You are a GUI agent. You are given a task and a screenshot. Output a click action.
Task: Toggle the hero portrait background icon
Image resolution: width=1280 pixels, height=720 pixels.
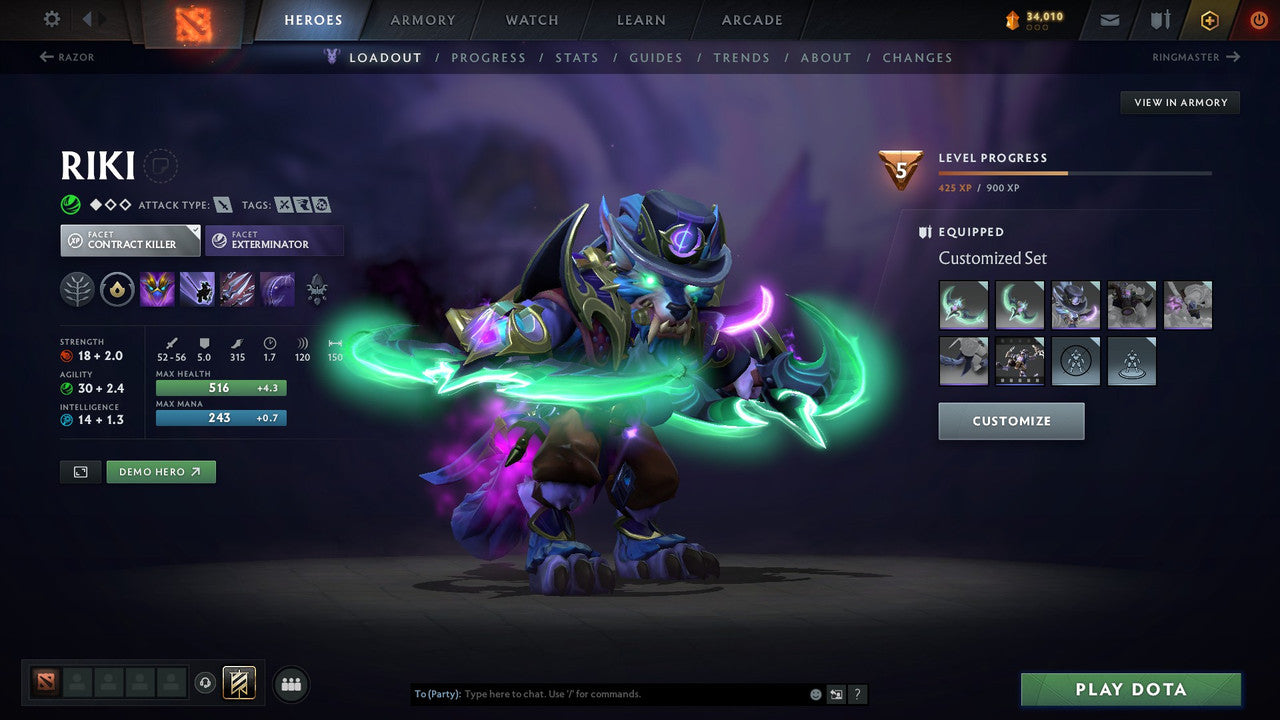click(80, 471)
